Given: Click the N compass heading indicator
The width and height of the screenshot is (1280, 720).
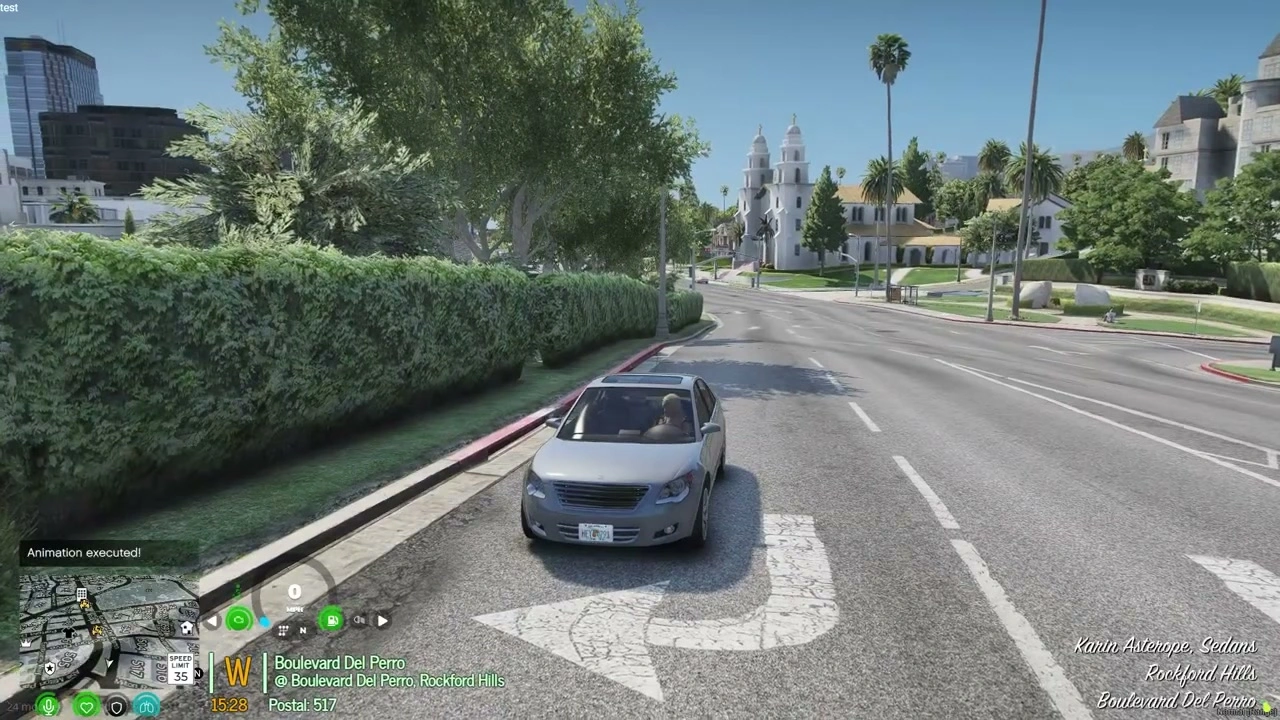Looking at the screenshot, I should coord(197,673).
